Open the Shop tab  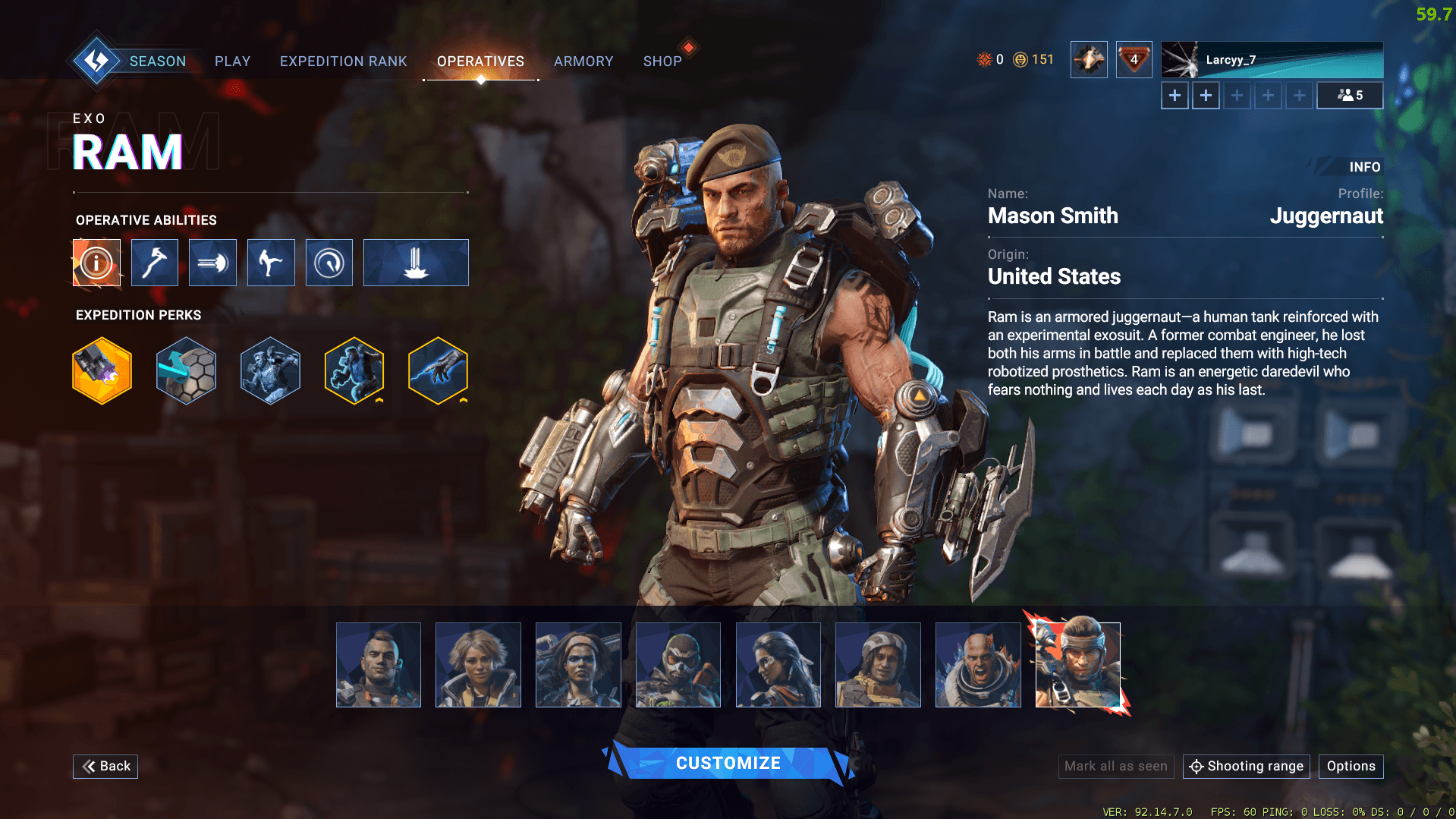(x=662, y=61)
